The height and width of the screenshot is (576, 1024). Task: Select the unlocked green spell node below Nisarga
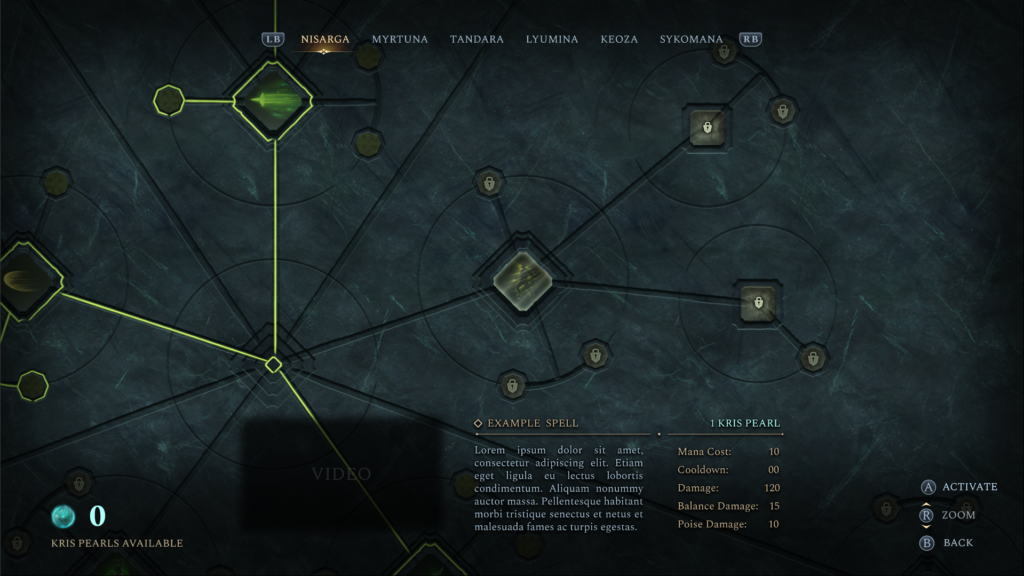273,100
